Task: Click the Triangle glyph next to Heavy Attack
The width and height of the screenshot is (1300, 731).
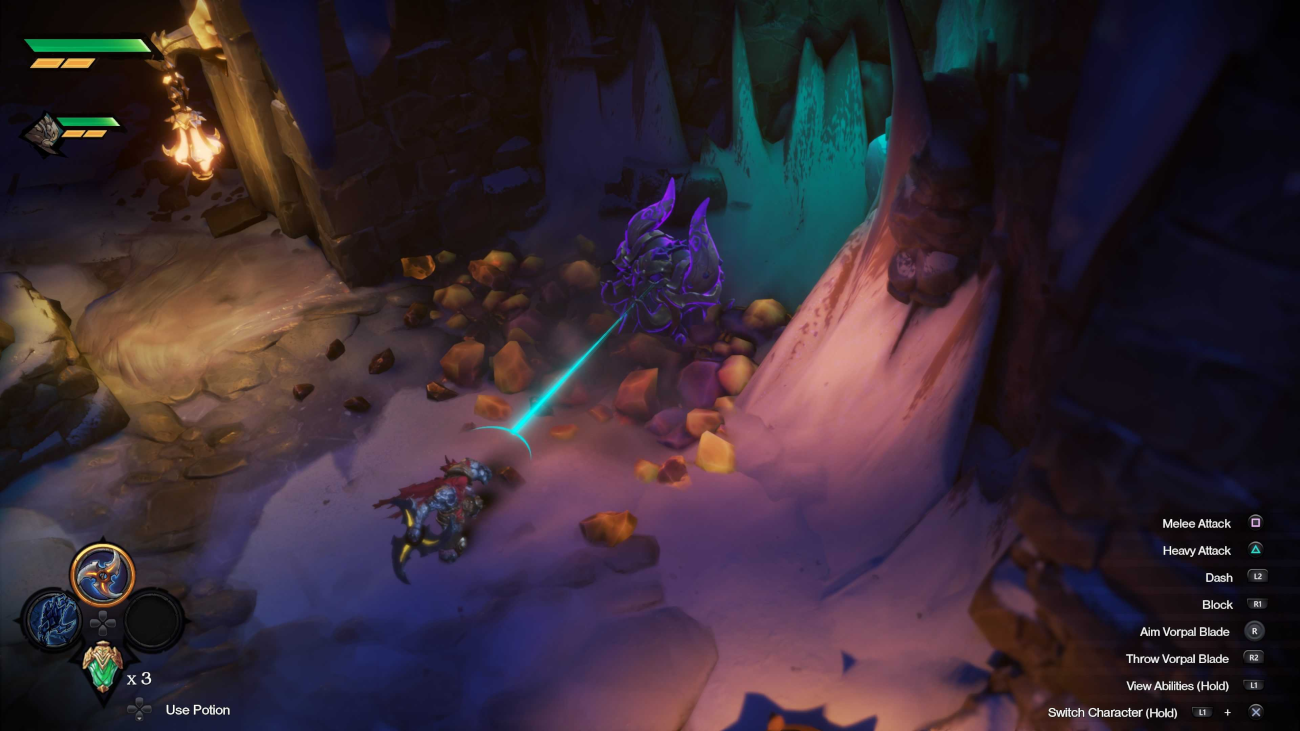Action: coord(1254,550)
